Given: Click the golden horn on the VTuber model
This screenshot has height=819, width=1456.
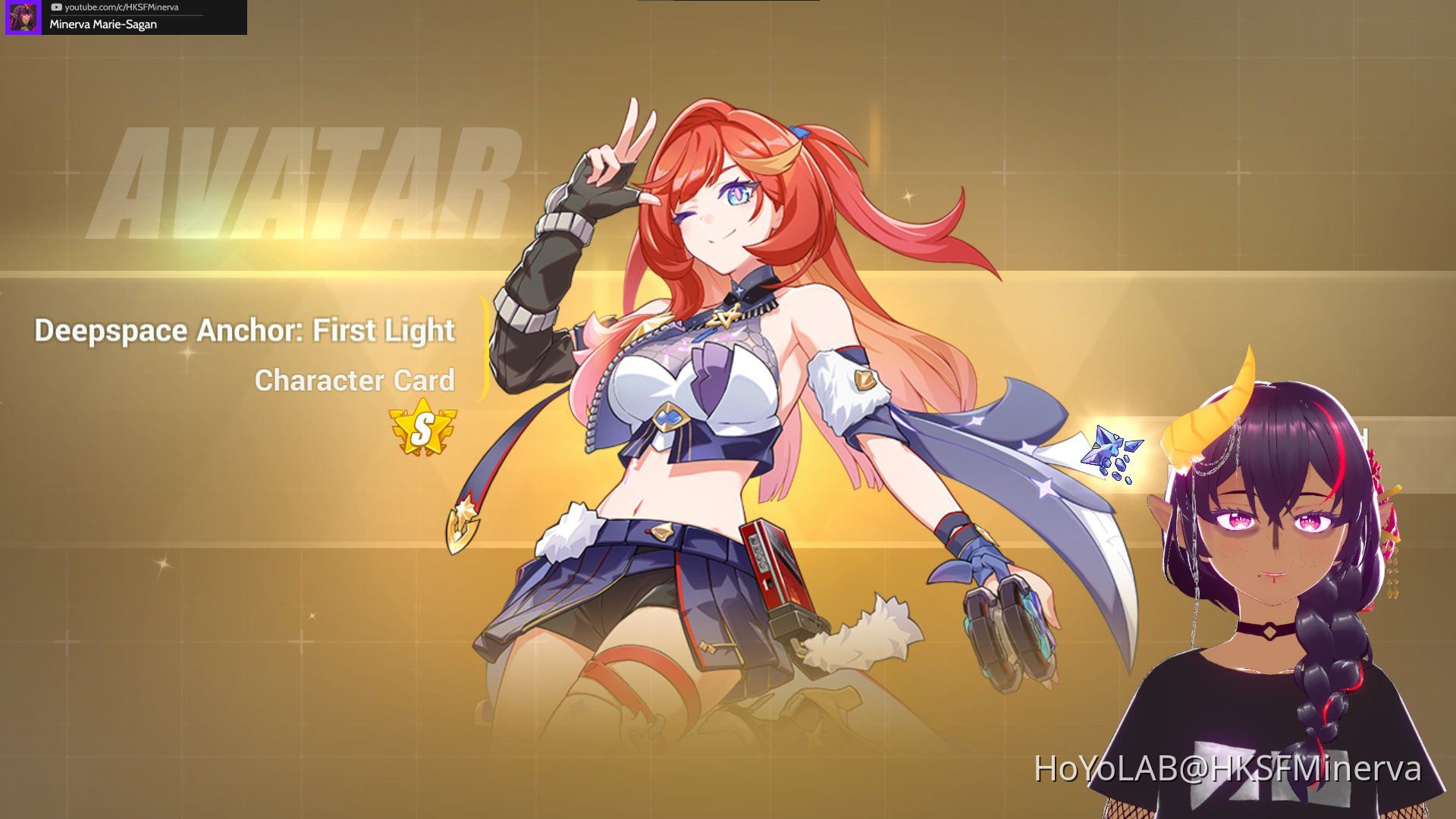Looking at the screenshot, I should 1213,409.
